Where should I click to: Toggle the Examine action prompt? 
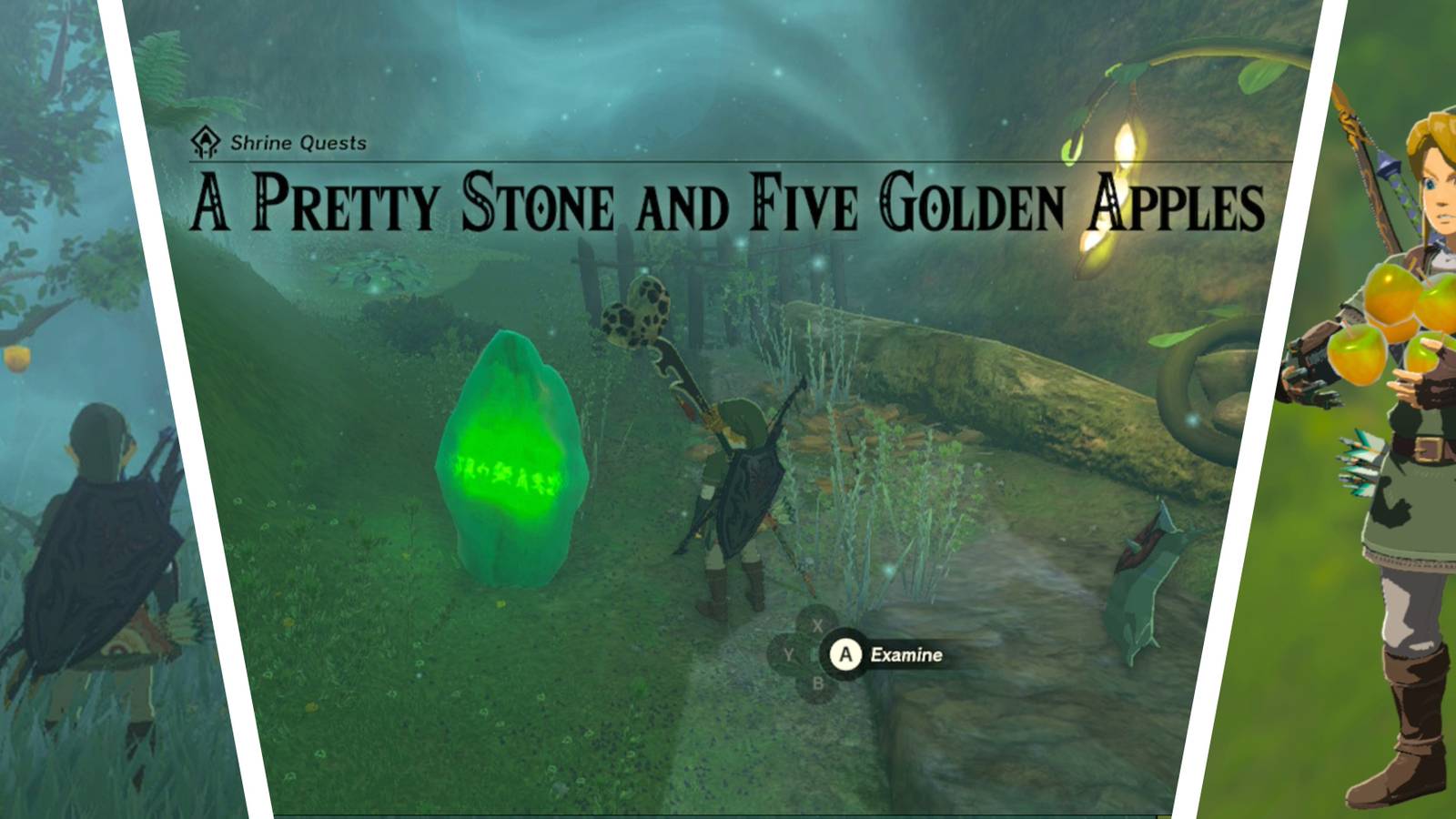pyautogui.click(x=905, y=654)
